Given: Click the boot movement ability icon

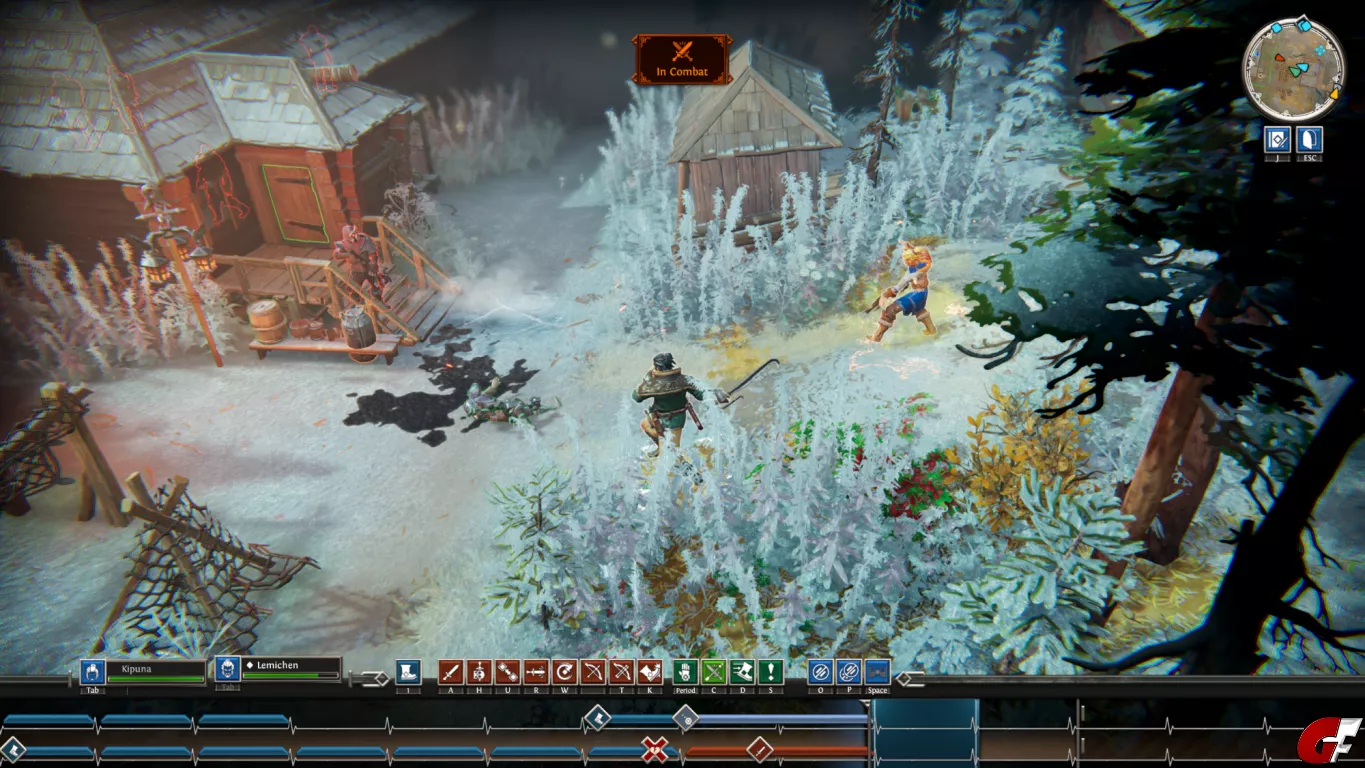Looking at the screenshot, I should (407, 672).
